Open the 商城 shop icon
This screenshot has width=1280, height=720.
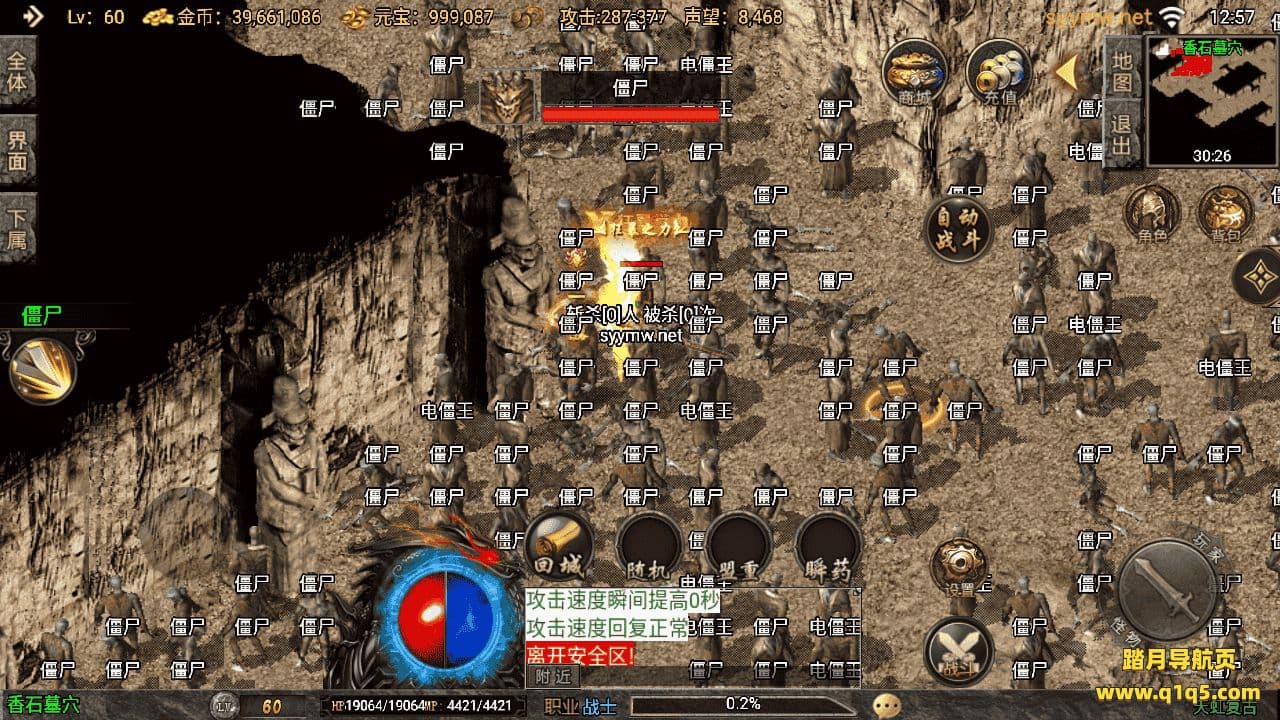click(x=915, y=72)
